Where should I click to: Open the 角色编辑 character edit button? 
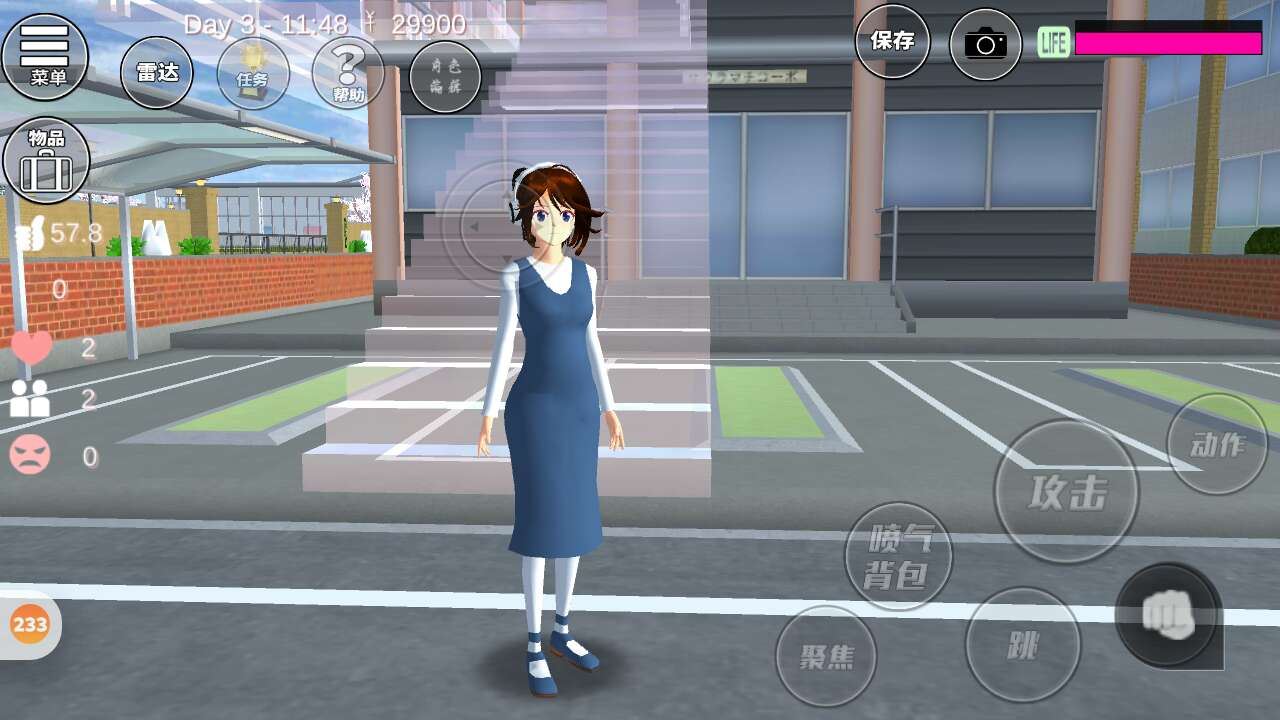(444, 76)
